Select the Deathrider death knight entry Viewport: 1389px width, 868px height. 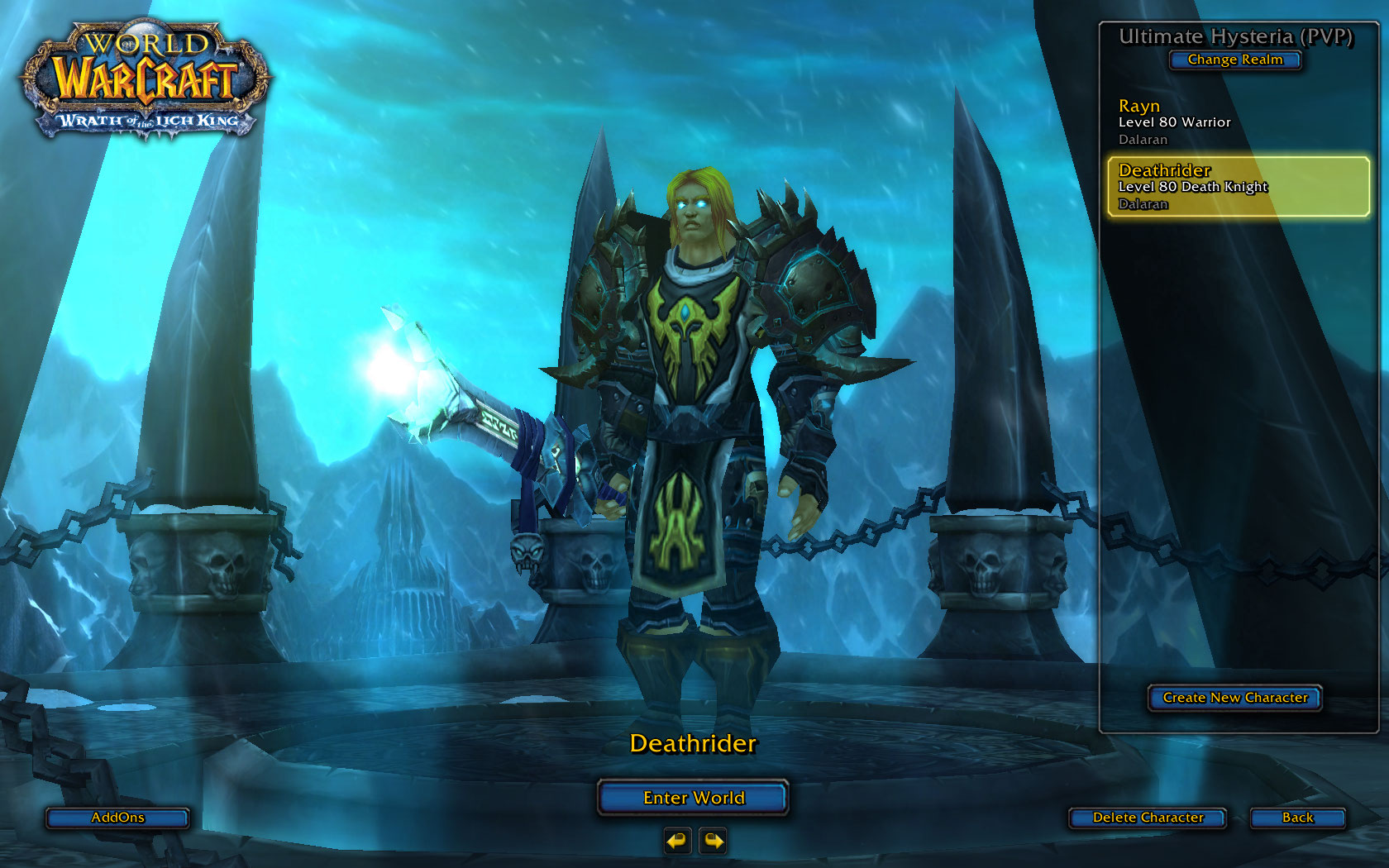(1238, 187)
